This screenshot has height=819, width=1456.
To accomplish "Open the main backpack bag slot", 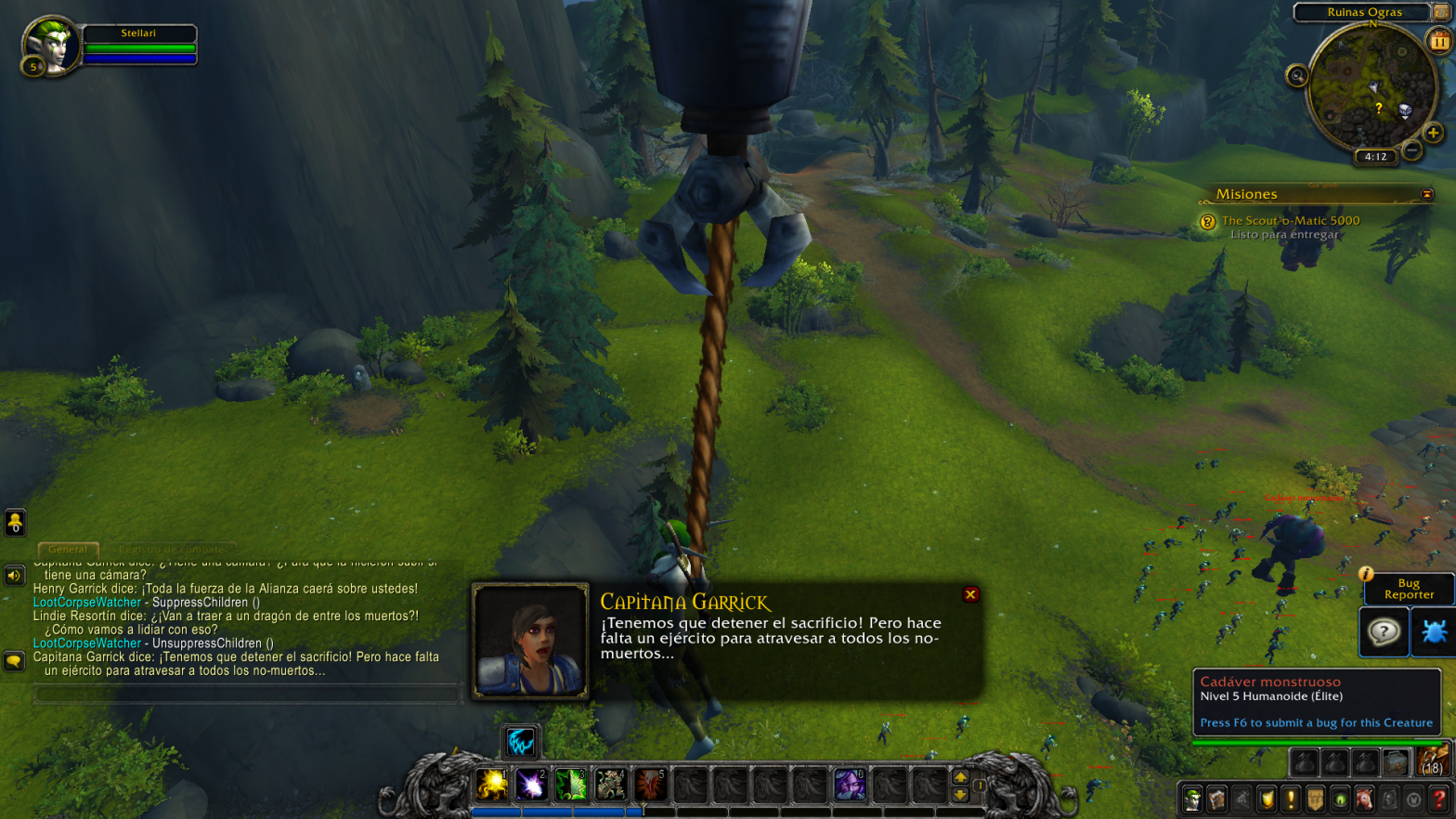I will 1432,762.
